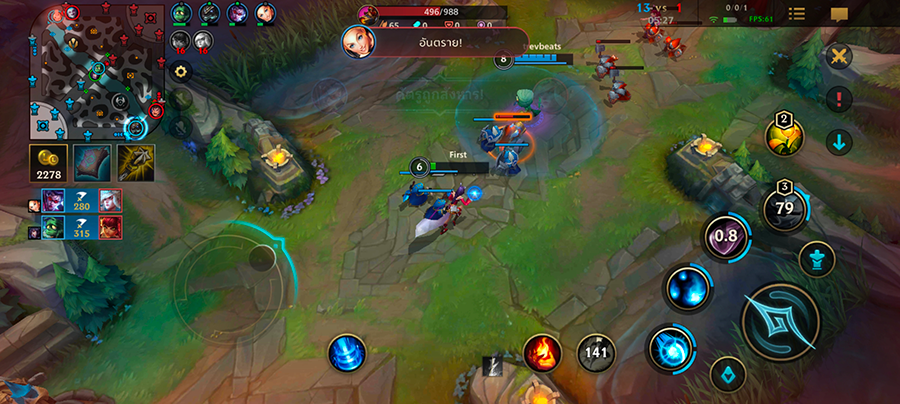This screenshot has height=404, width=900.
Task: Cast the Ignite flame summoner spell
Action: (x=542, y=352)
